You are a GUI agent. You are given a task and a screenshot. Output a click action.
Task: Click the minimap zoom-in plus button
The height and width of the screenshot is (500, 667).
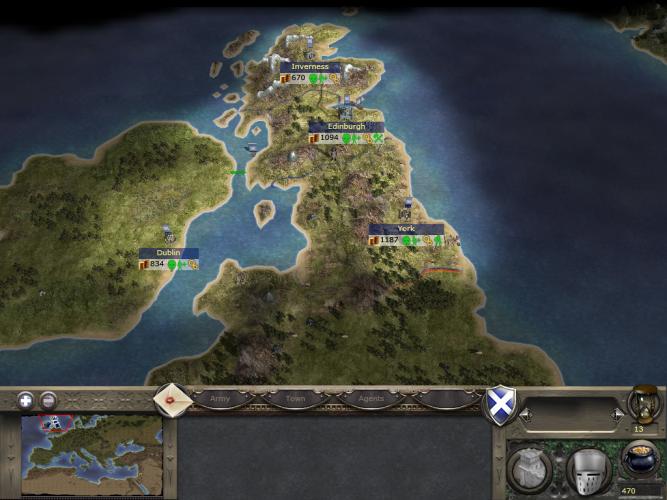26,401
